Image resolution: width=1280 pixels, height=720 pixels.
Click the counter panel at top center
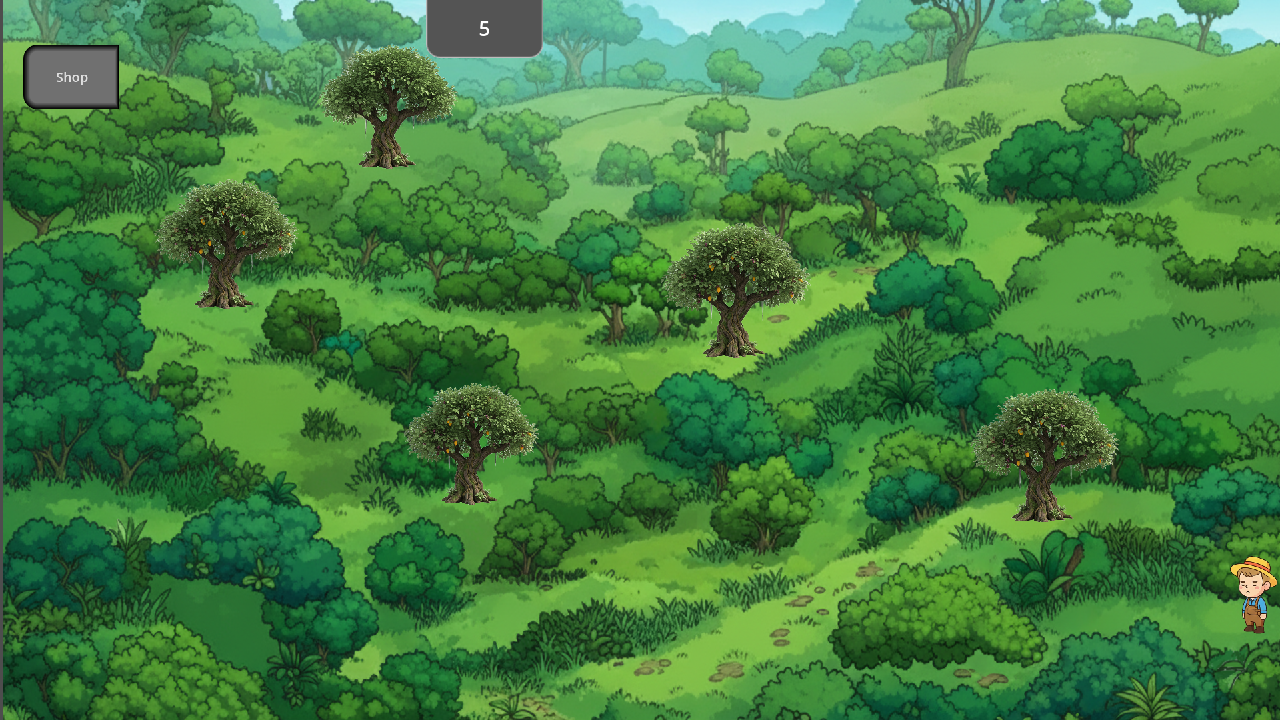484,28
